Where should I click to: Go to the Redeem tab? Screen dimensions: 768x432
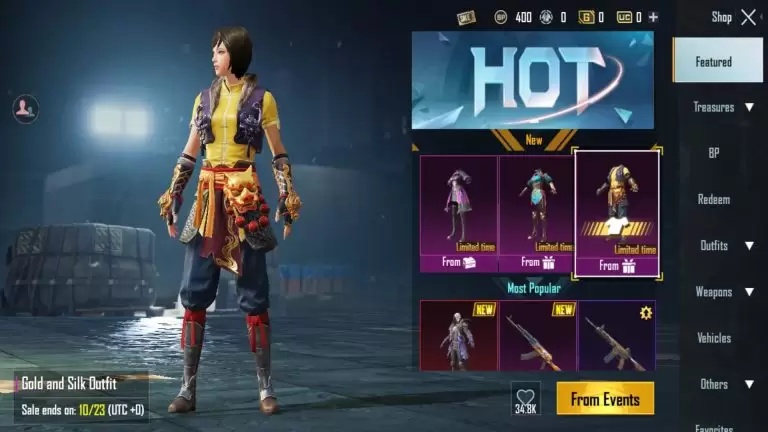click(x=714, y=199)
